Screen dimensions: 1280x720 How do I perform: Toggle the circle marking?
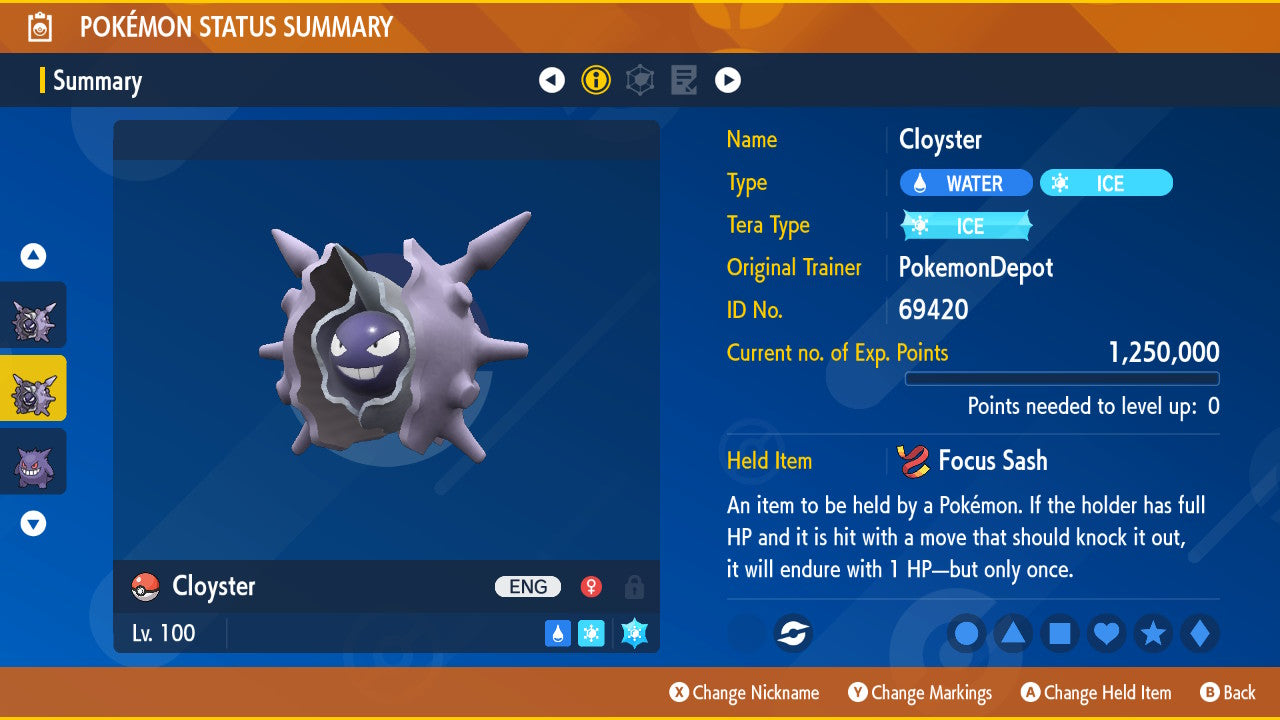[966, 634]
